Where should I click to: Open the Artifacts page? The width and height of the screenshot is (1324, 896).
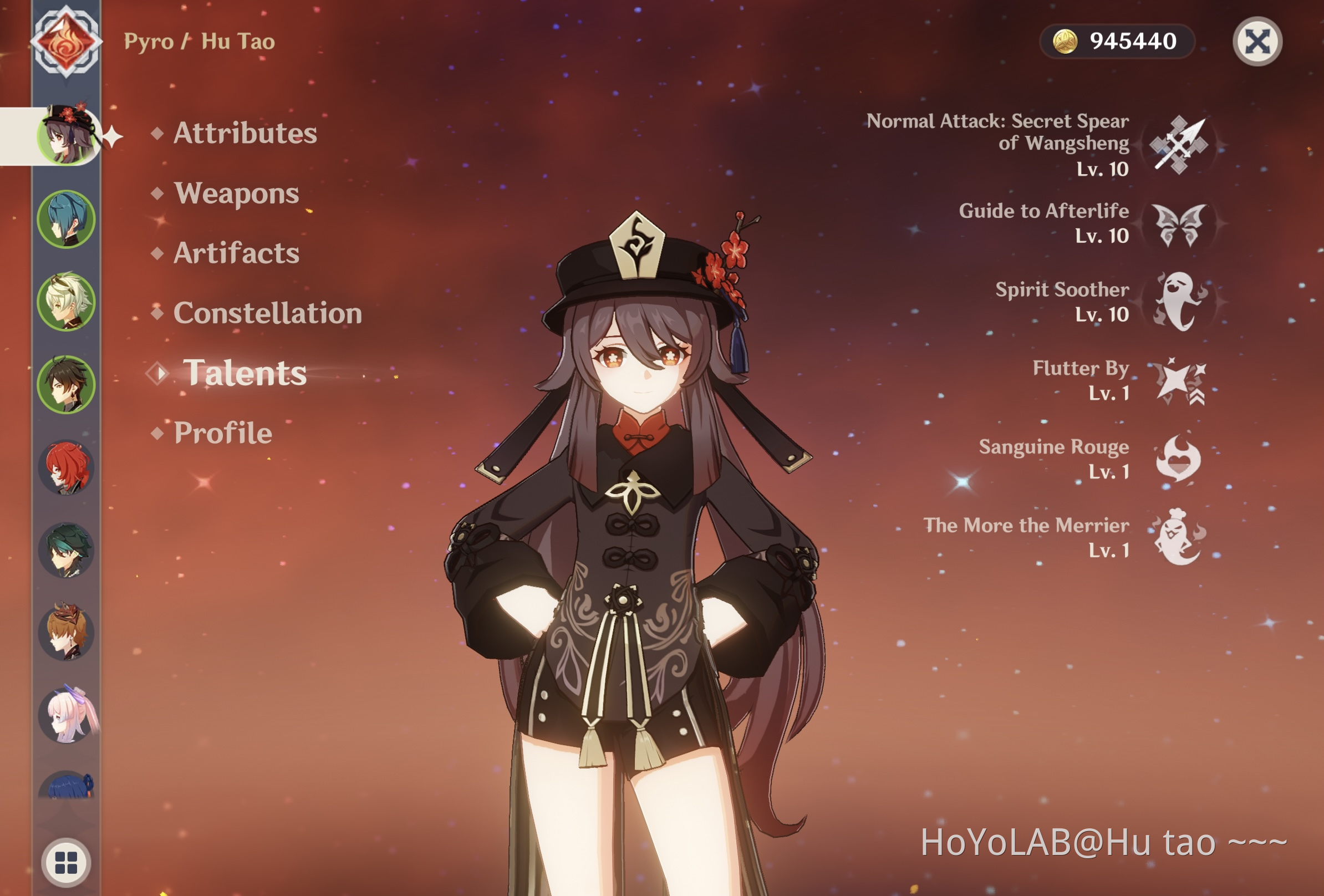click(235, 254)
